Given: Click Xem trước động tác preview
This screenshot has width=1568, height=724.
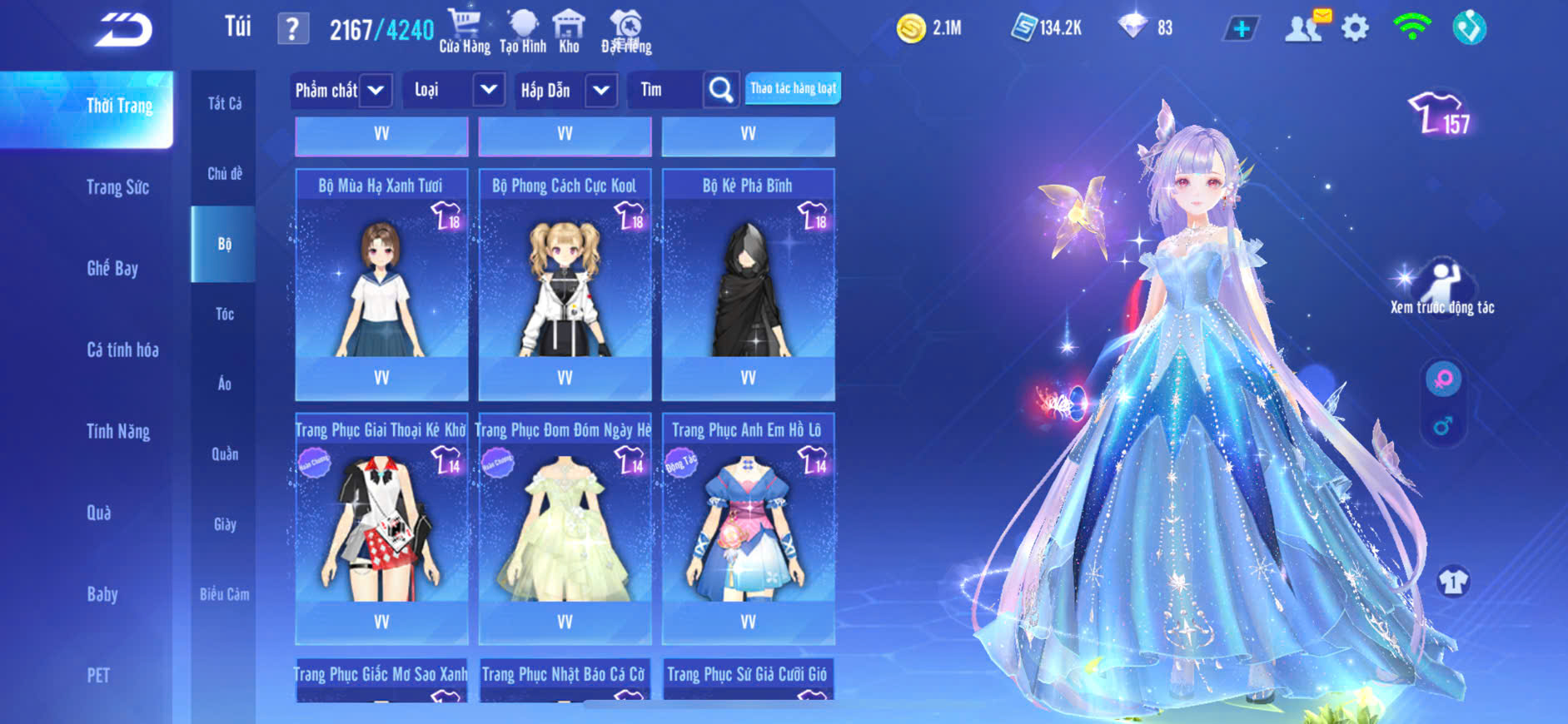Looking at the screenshot, I should 1442,288.
